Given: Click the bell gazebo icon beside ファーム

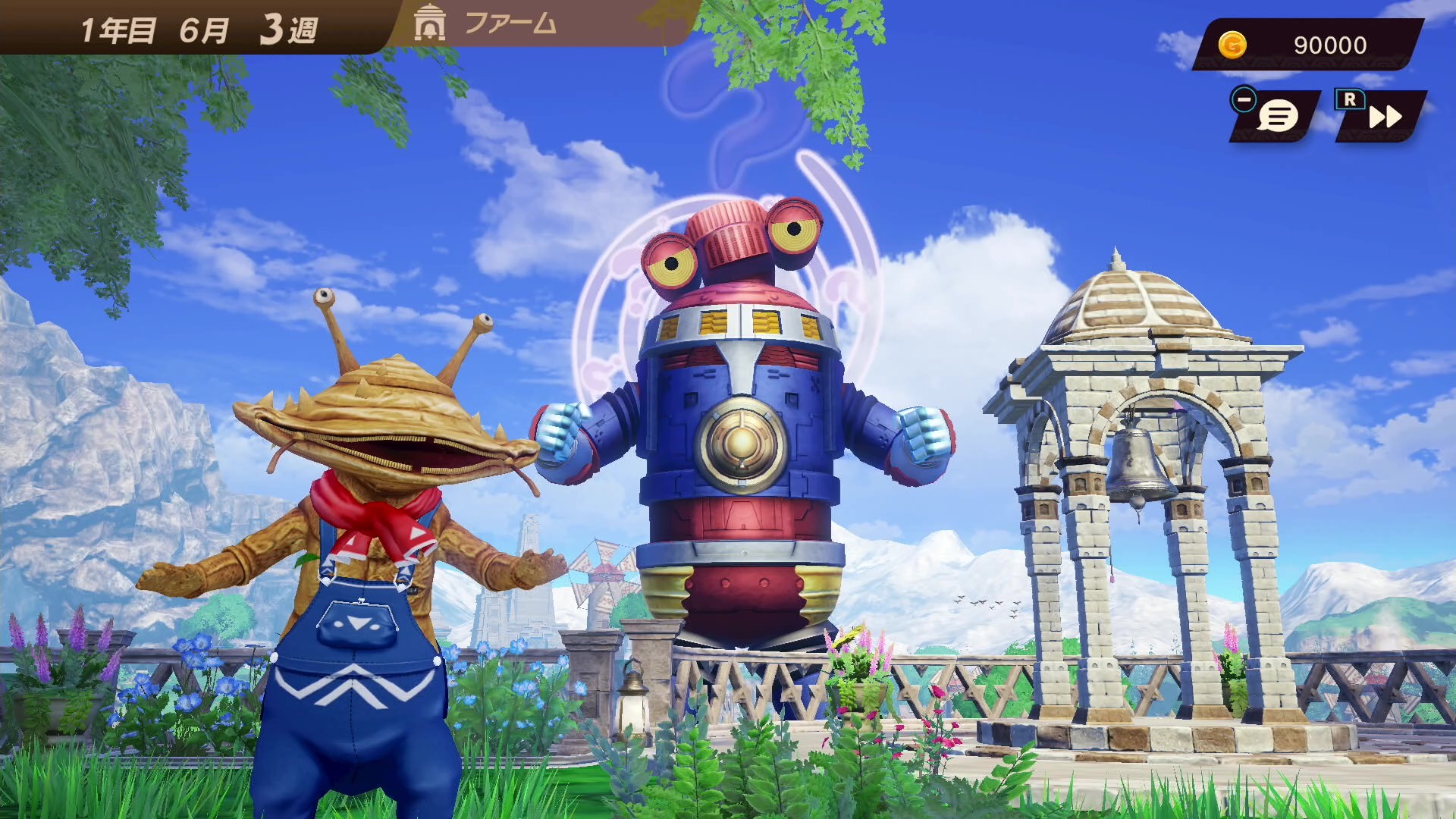Looking at the screenshot, I should coord(428,24).
